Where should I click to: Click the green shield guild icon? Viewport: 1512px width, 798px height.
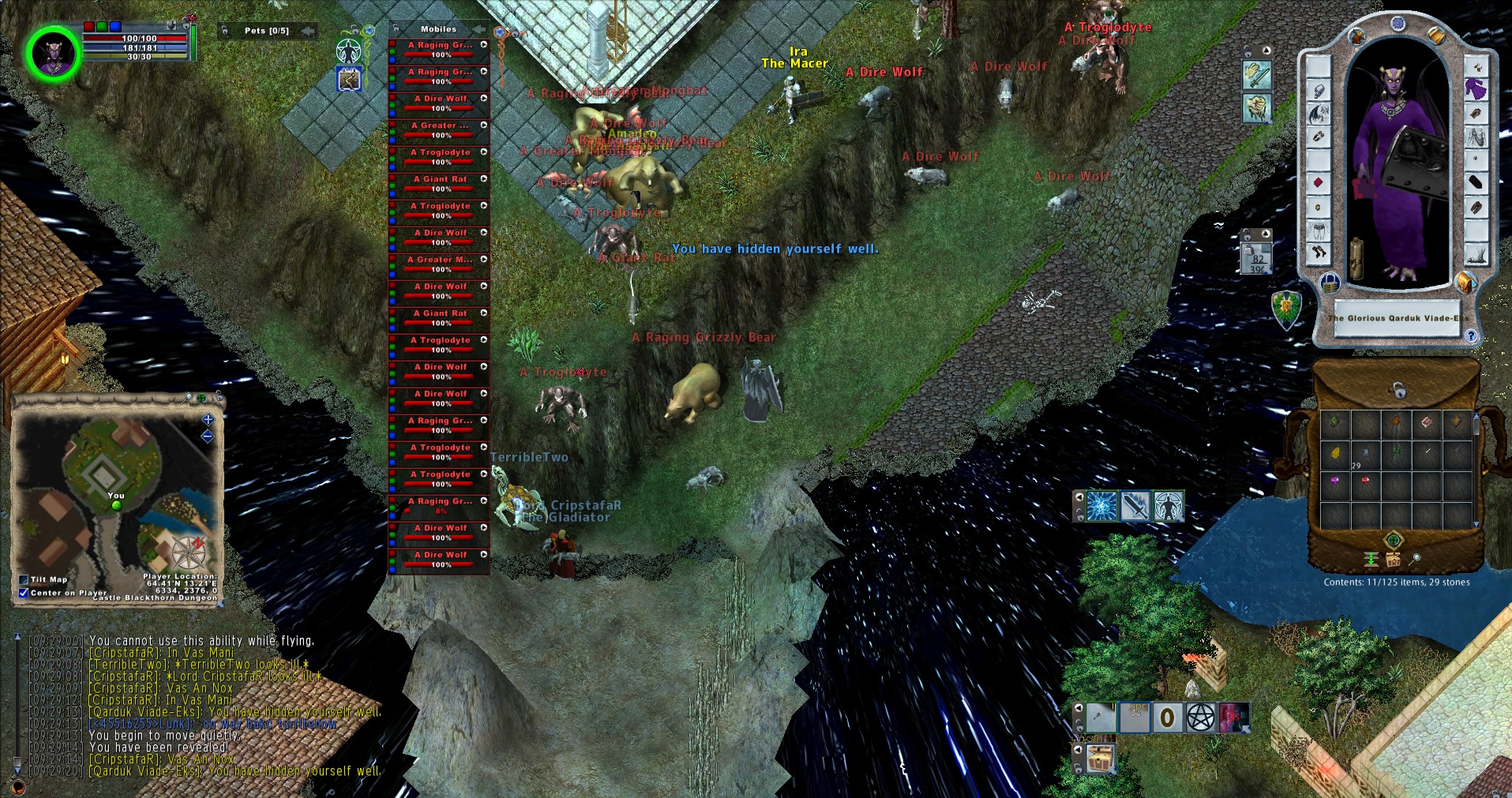tap(1286, 309)
